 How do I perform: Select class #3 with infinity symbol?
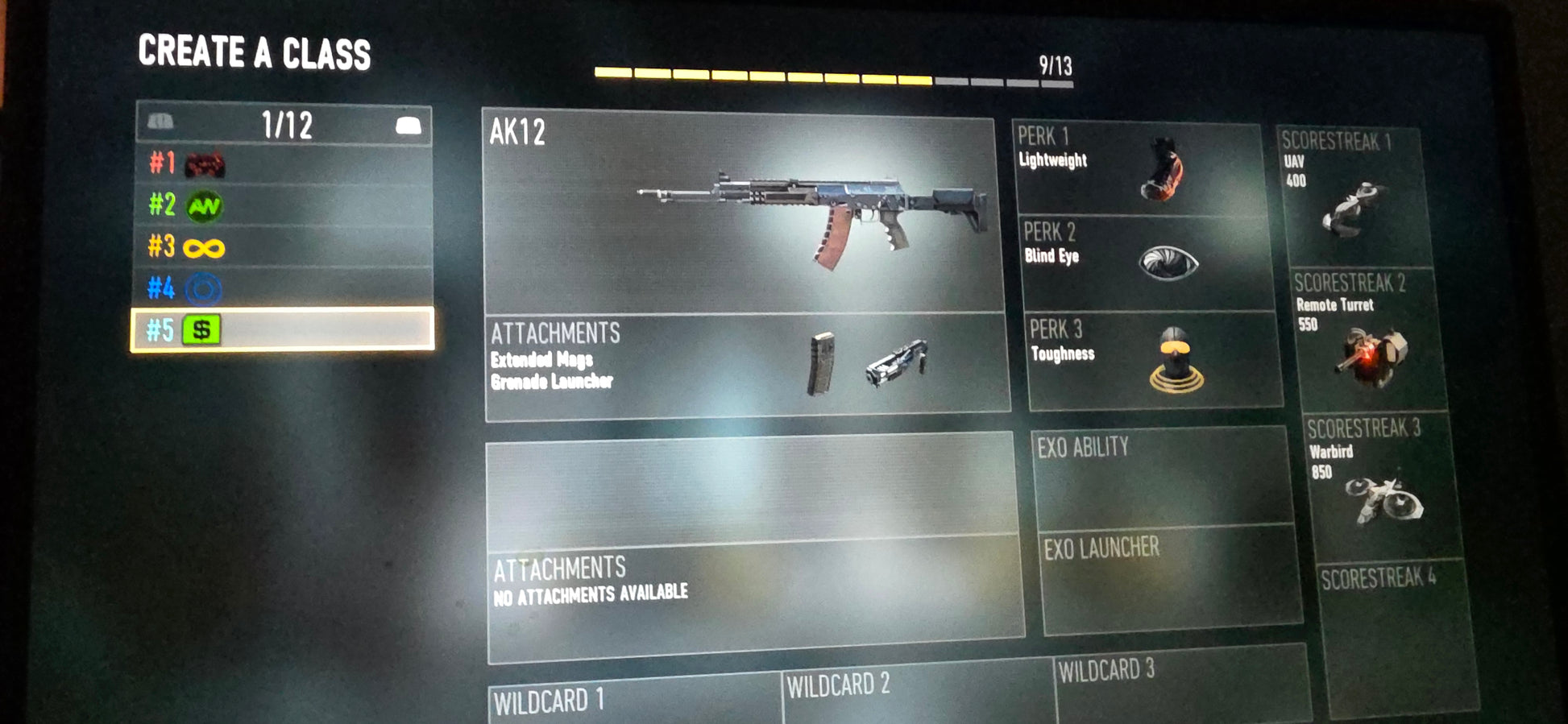(x=284, y=247)
